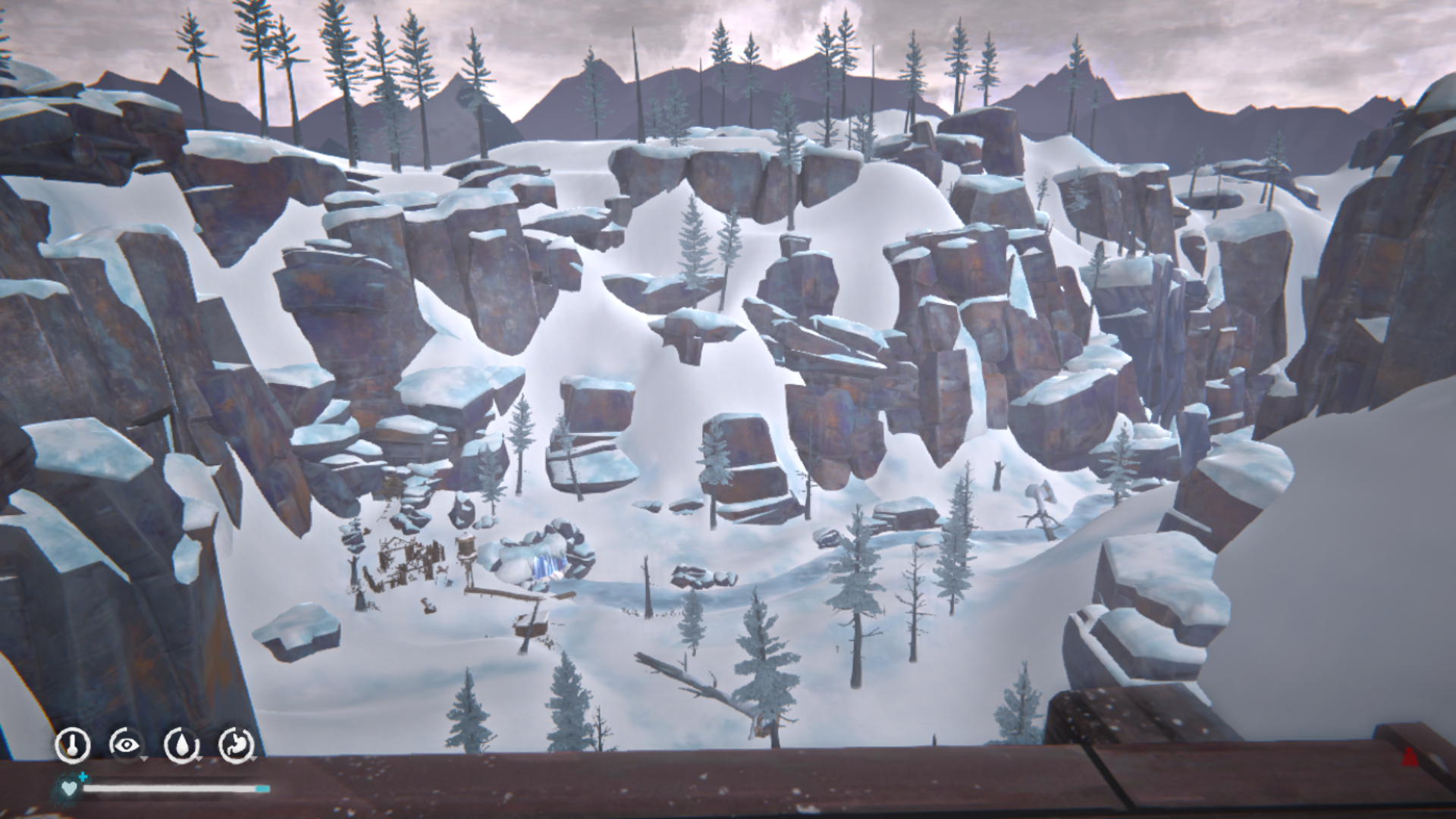The width and height of the screenshot is (1456, 819).
Task: Select the eye fatigue status icon
Action: (x=126, y=745)
